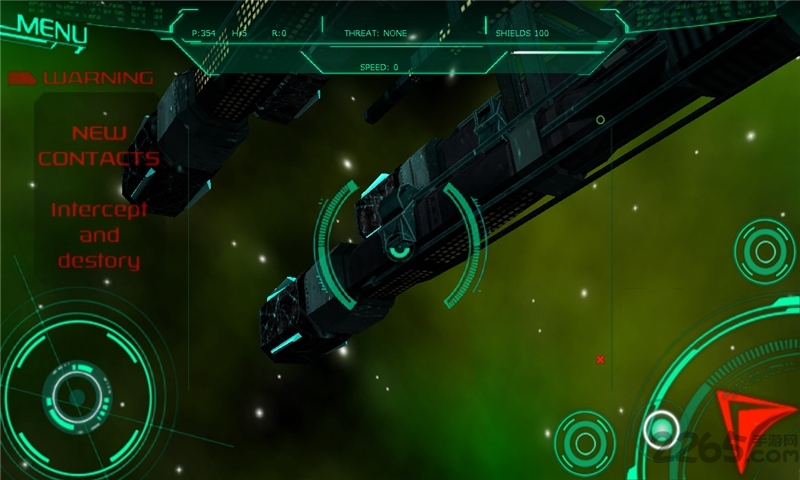Tap the white-ringed throttle knob

coord(661,429)
